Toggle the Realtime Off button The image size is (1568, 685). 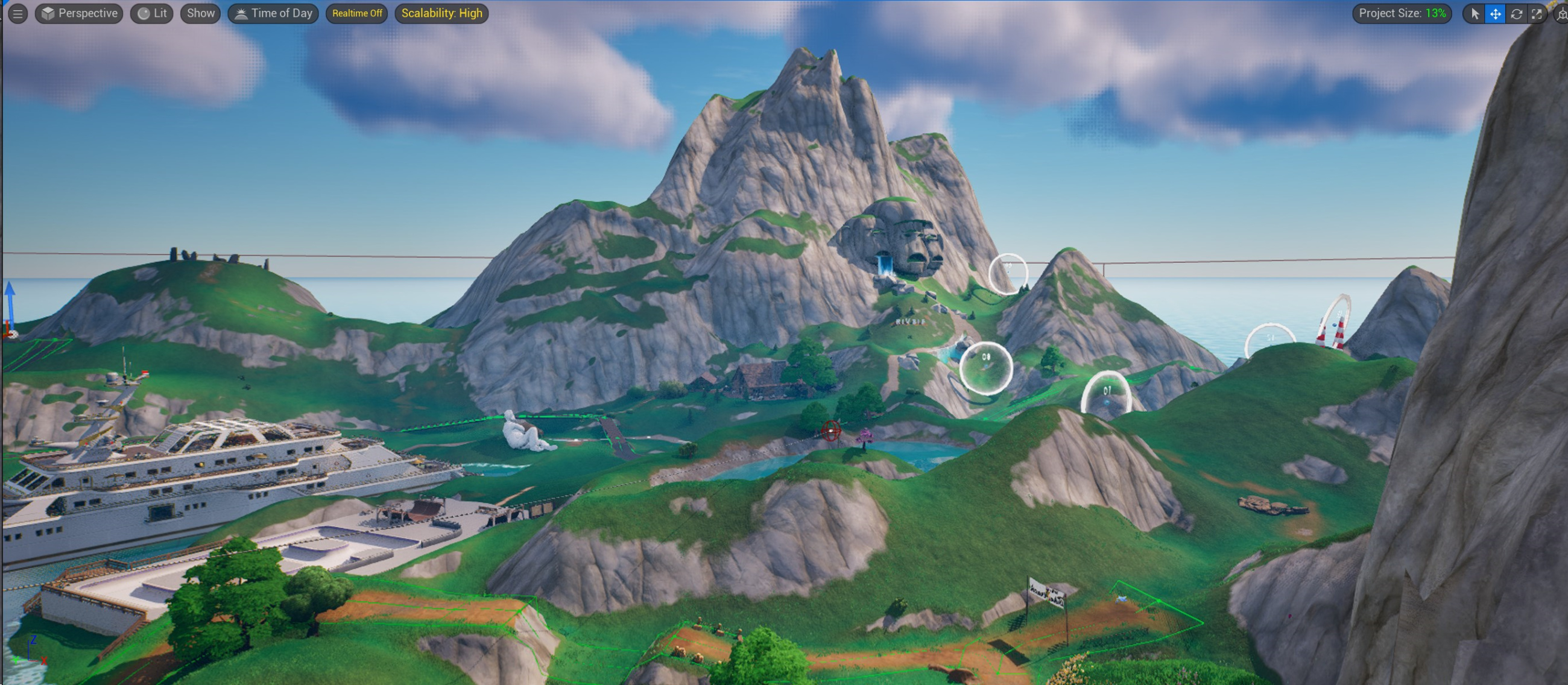tap(356, 13)
